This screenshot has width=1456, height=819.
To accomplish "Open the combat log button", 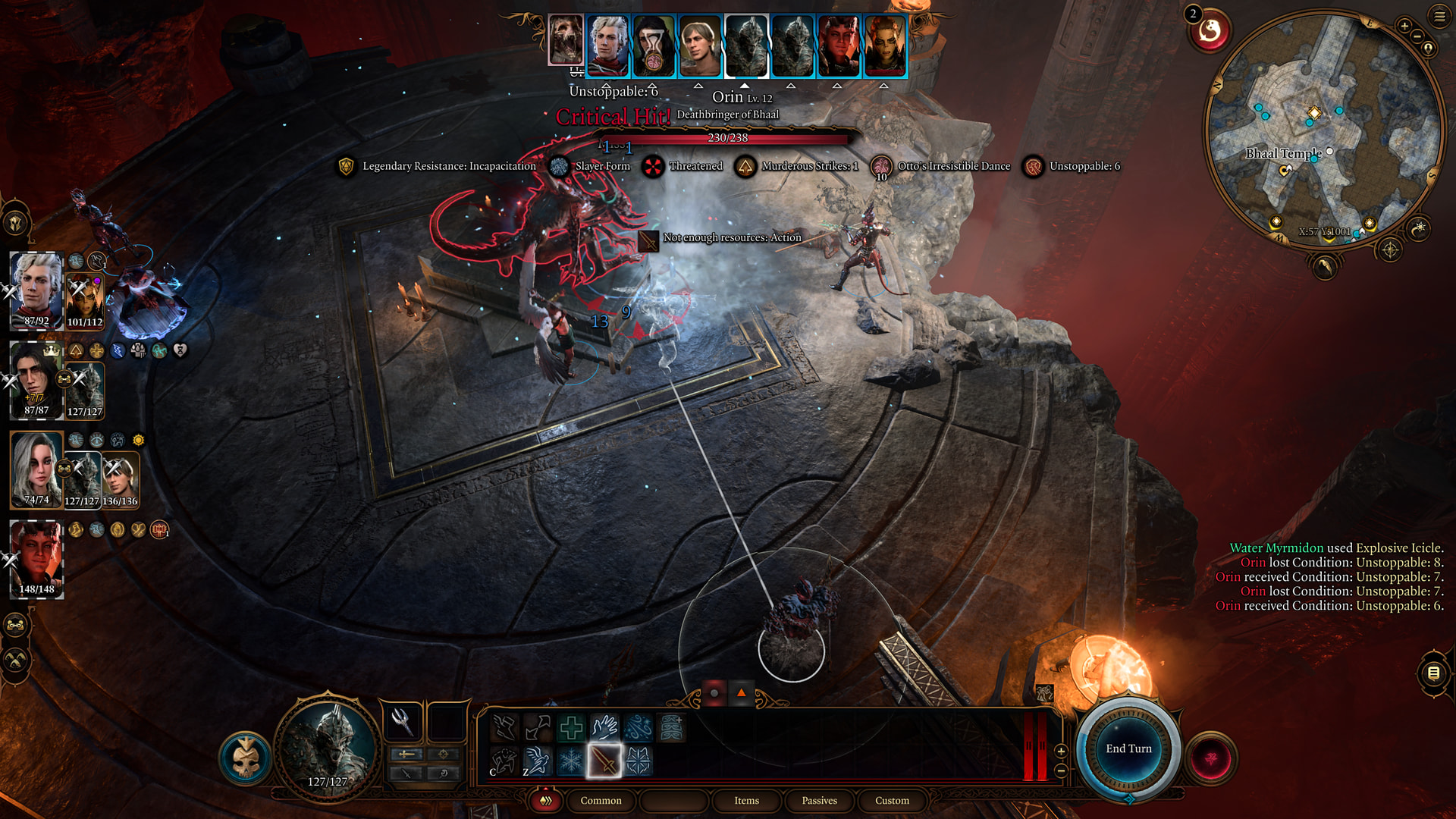I will point(1433,673).
